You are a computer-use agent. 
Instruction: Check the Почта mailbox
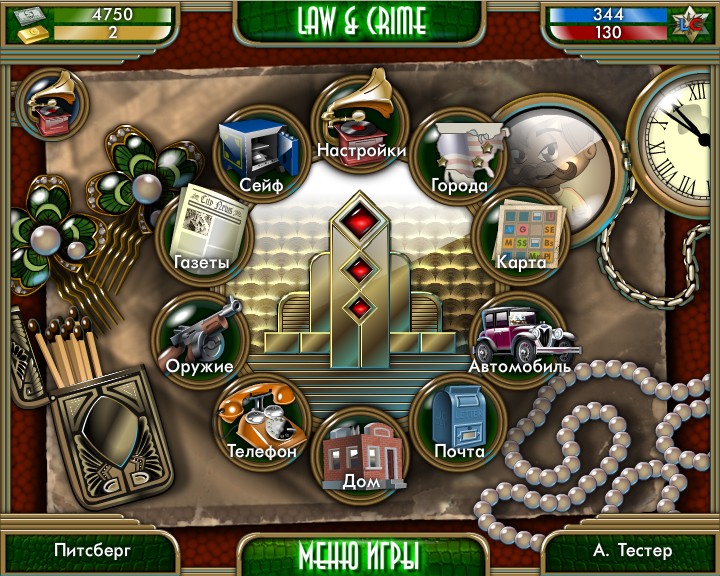coord(459,420)
